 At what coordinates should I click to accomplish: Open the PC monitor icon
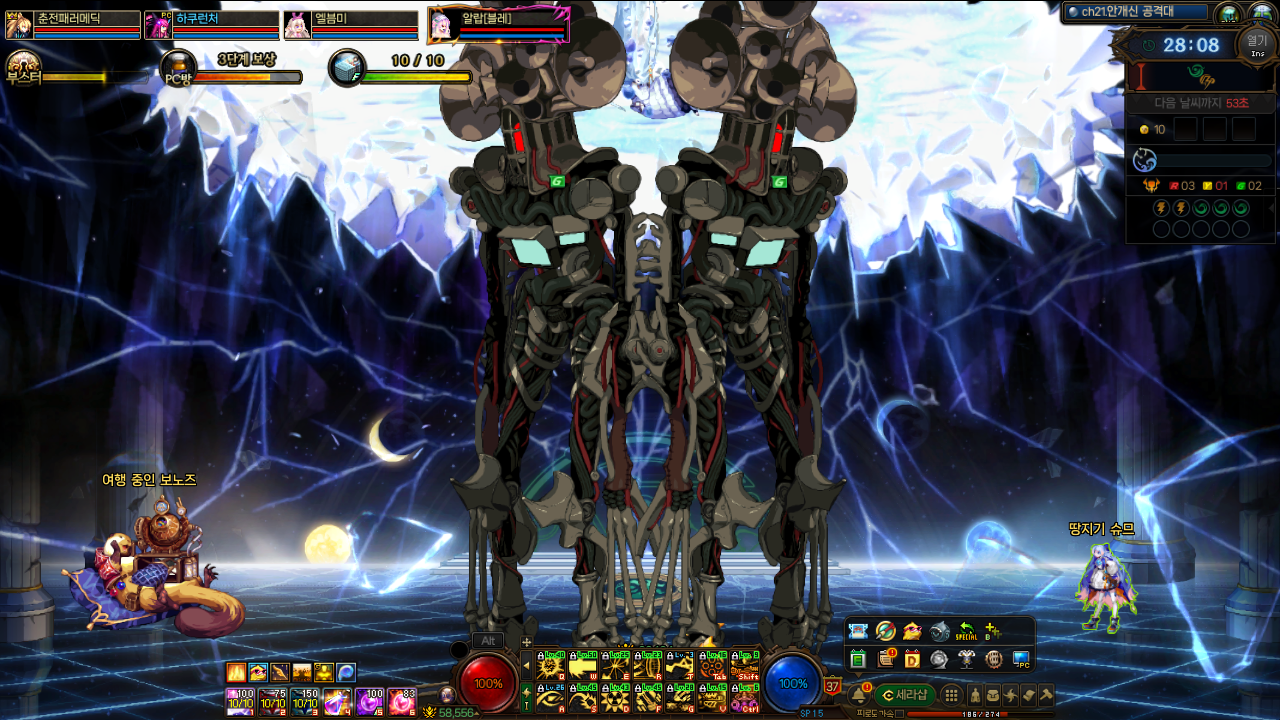(x=1020, y=659)
